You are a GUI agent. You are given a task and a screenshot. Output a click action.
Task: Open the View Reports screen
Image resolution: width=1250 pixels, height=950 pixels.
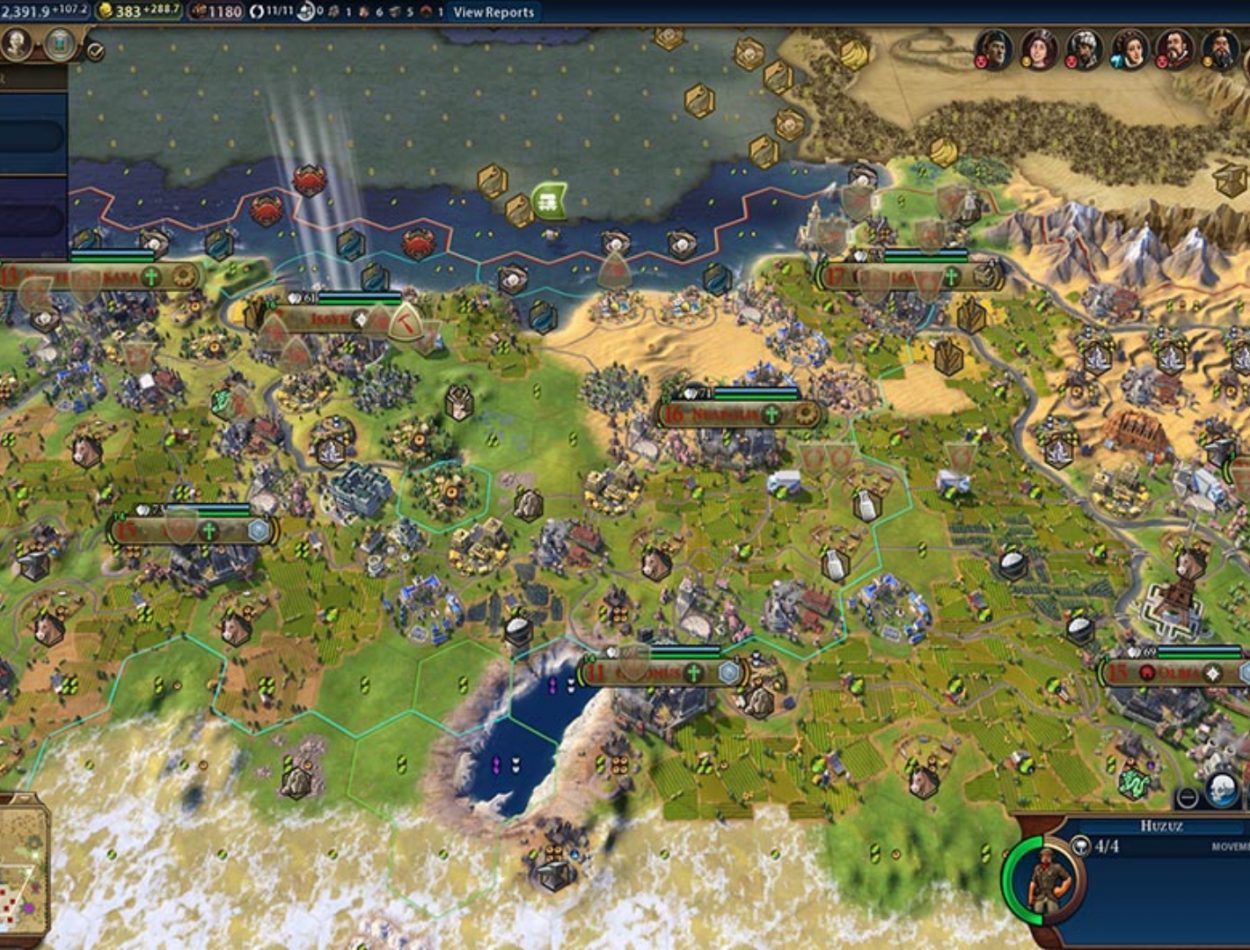click(493, 12)
